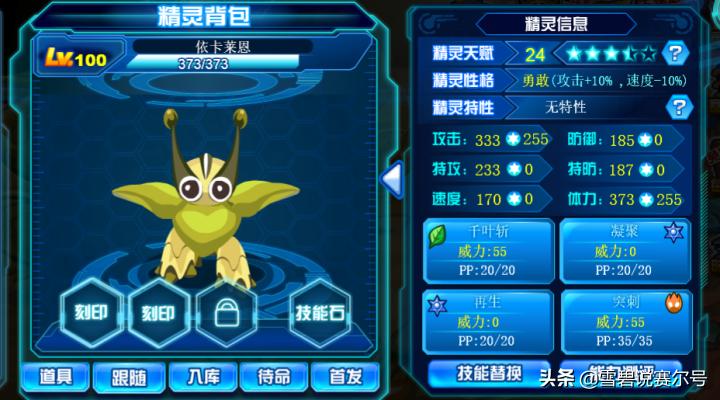Select the 跟随 follow button

tap(128, 376)
